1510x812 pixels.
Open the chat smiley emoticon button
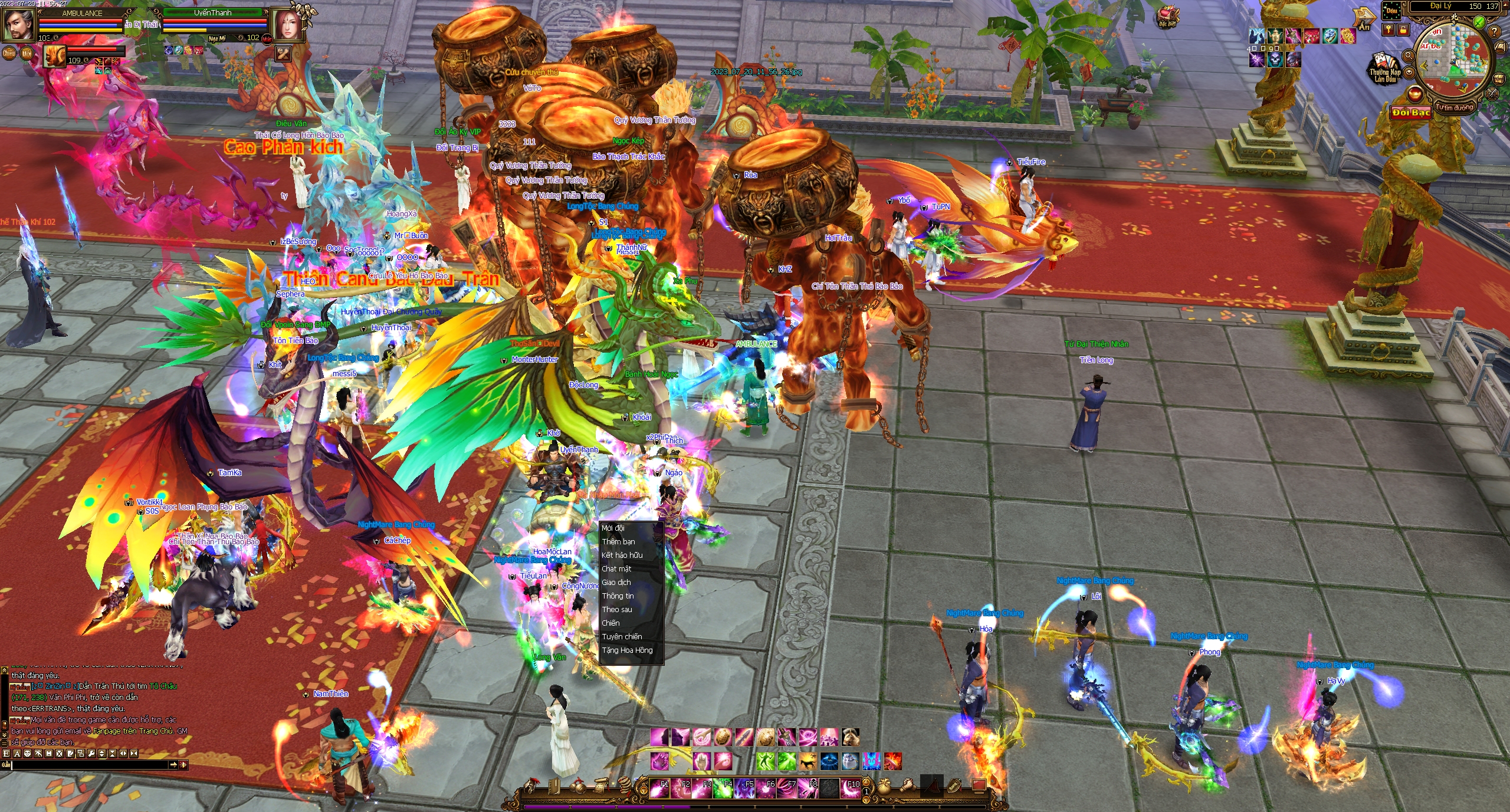(x=27, y=753)
